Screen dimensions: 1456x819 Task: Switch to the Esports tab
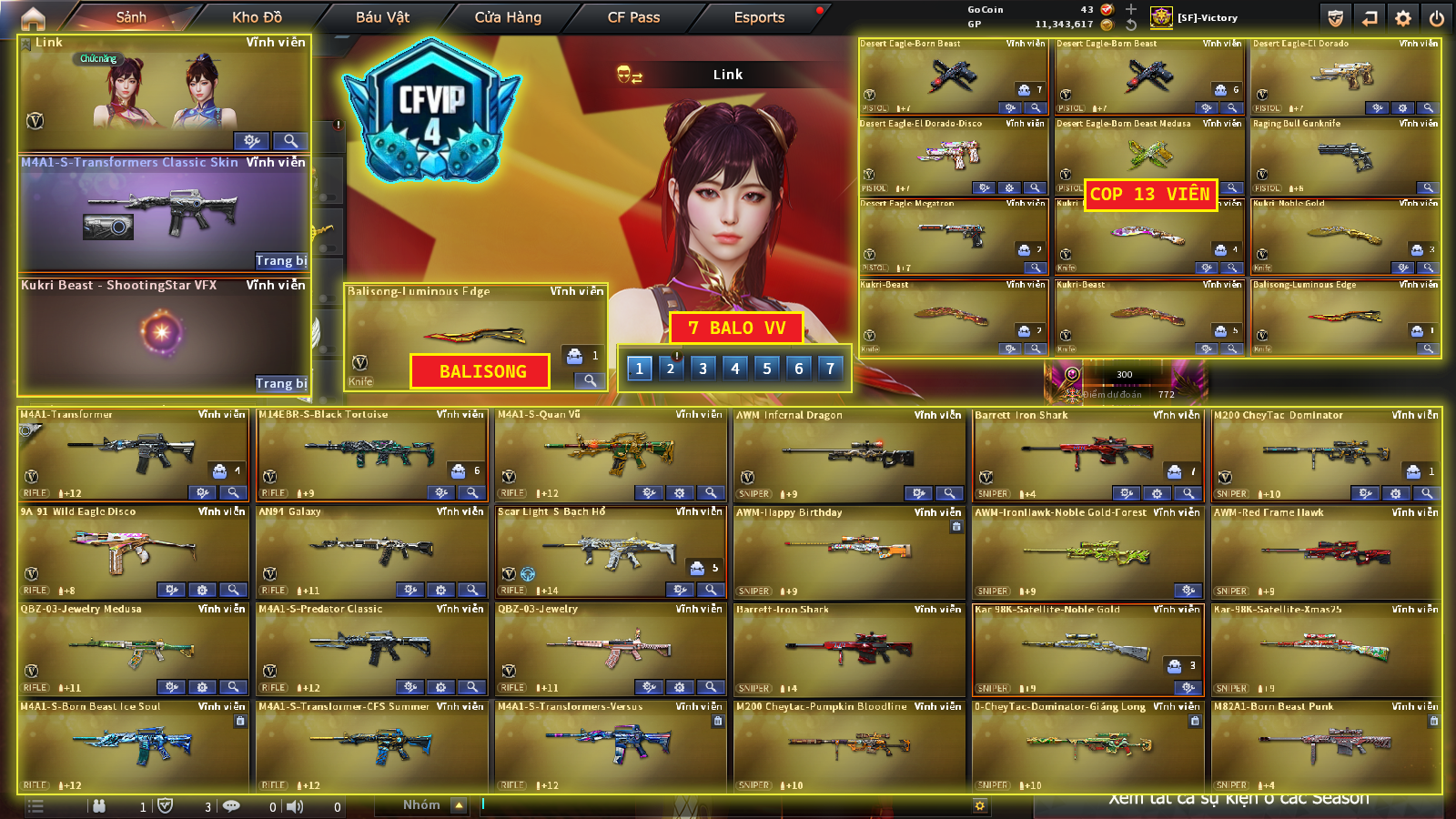click(x=759, y=17)
